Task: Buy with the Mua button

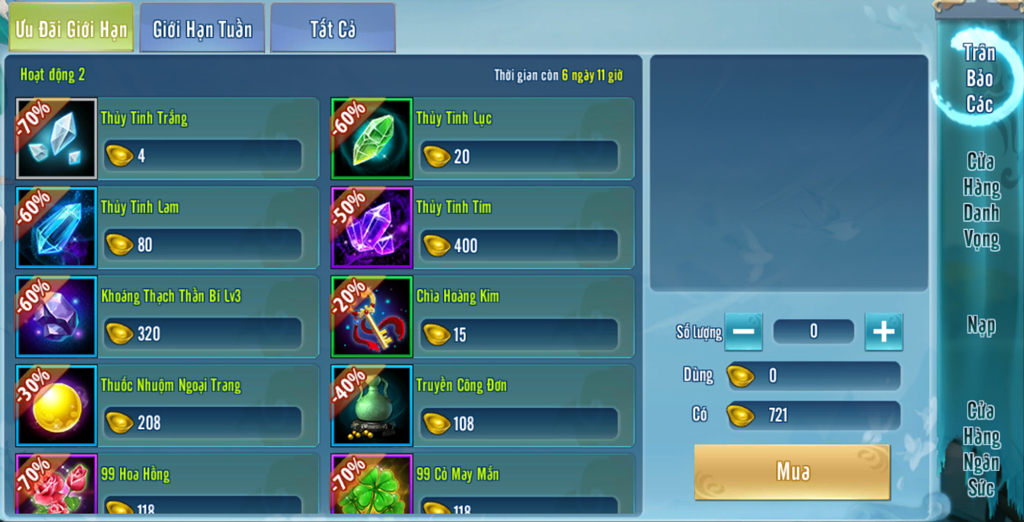Action: (792, 472)
